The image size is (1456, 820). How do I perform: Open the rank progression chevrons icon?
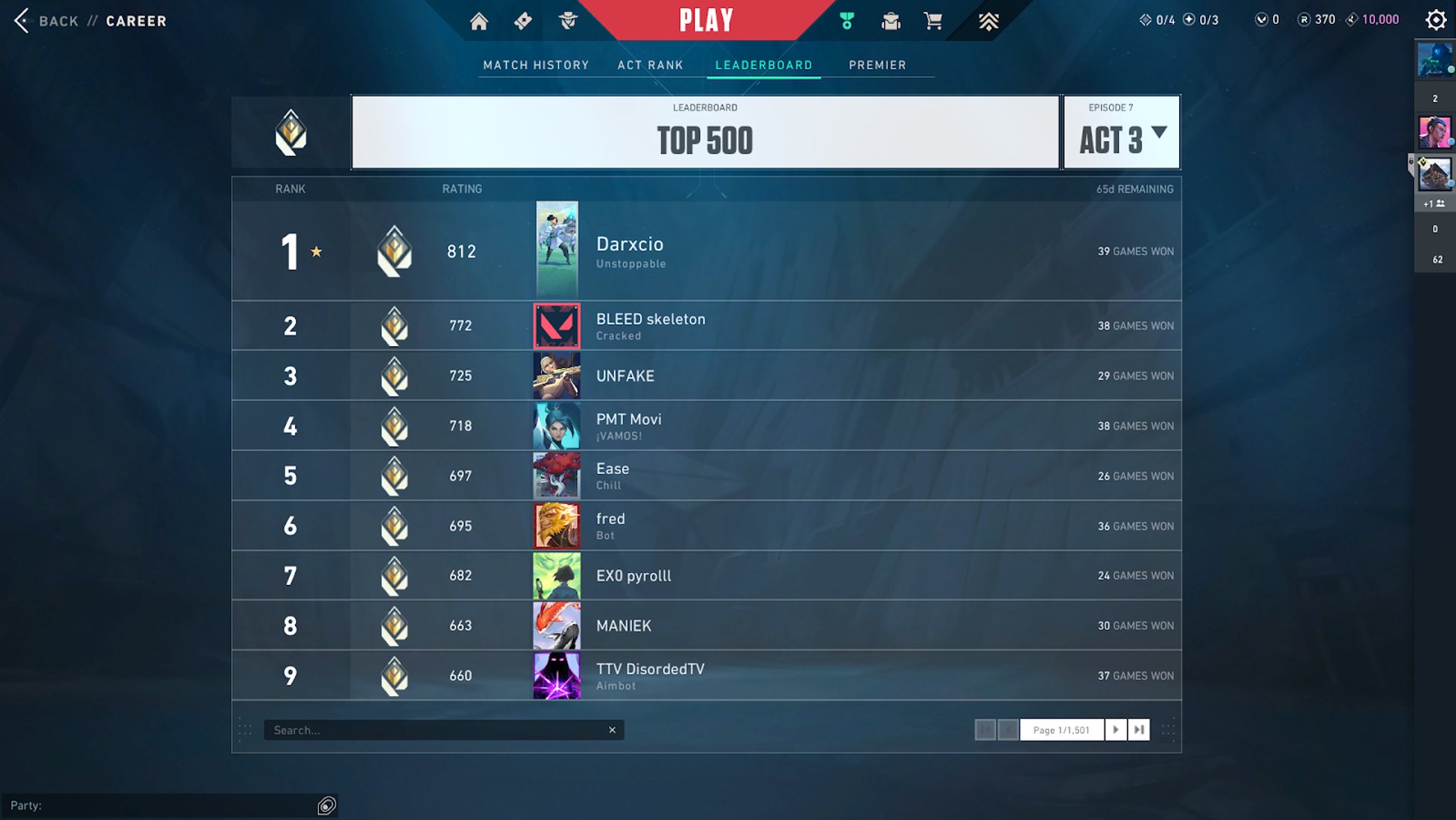coord(988,21)
